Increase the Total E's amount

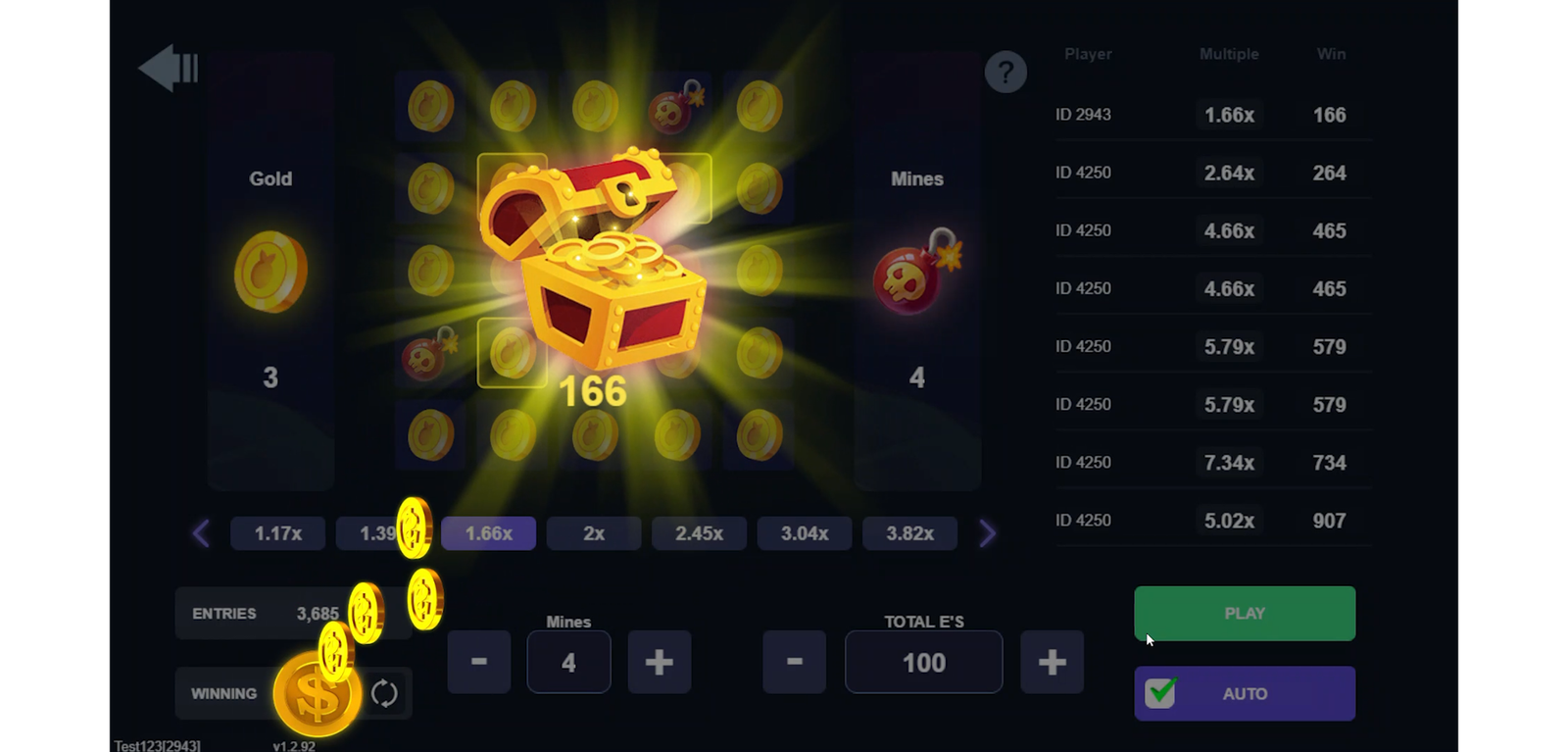1052,662
